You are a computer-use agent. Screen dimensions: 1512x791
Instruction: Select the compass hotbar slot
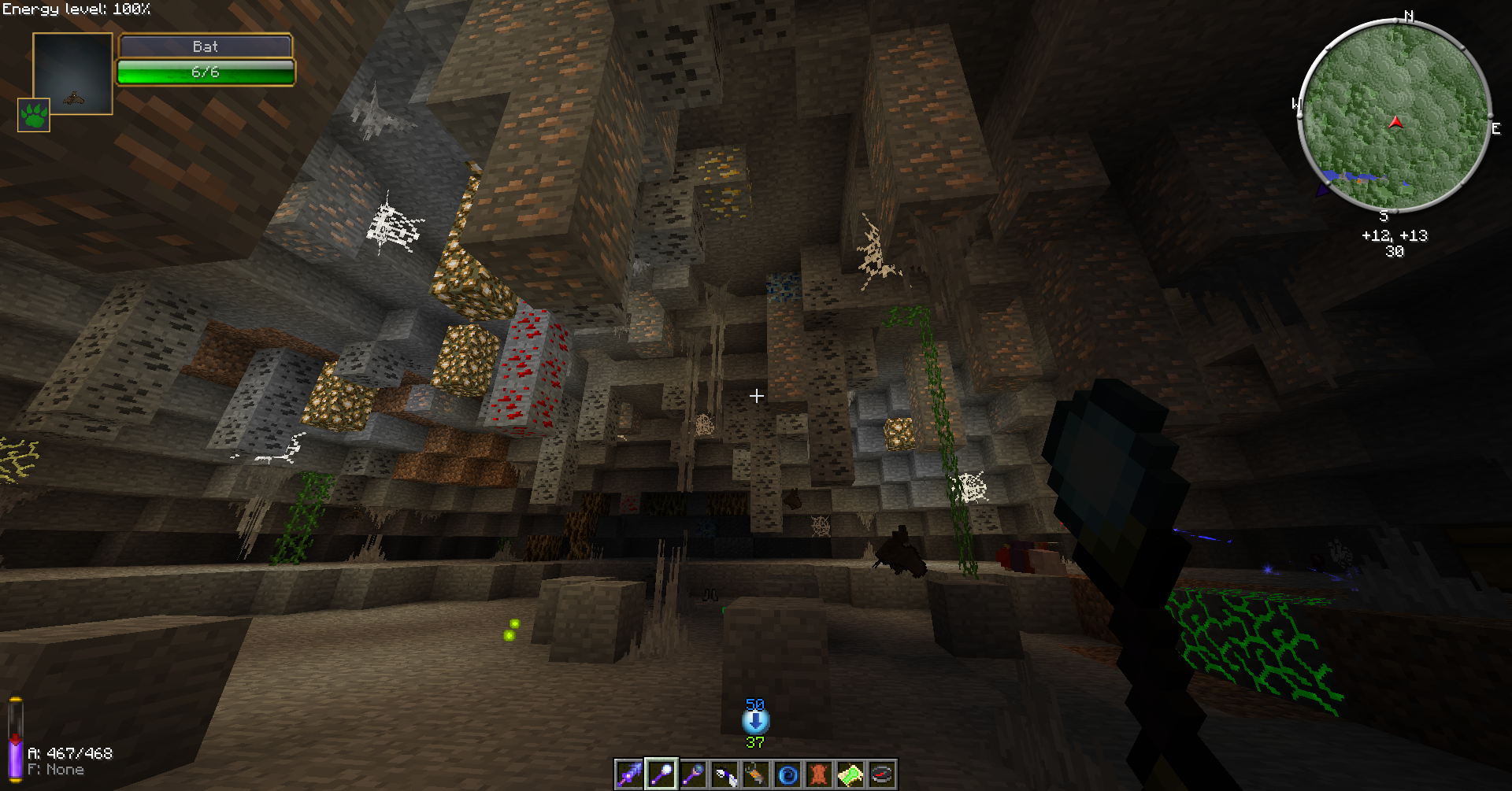tap(882, 775)
